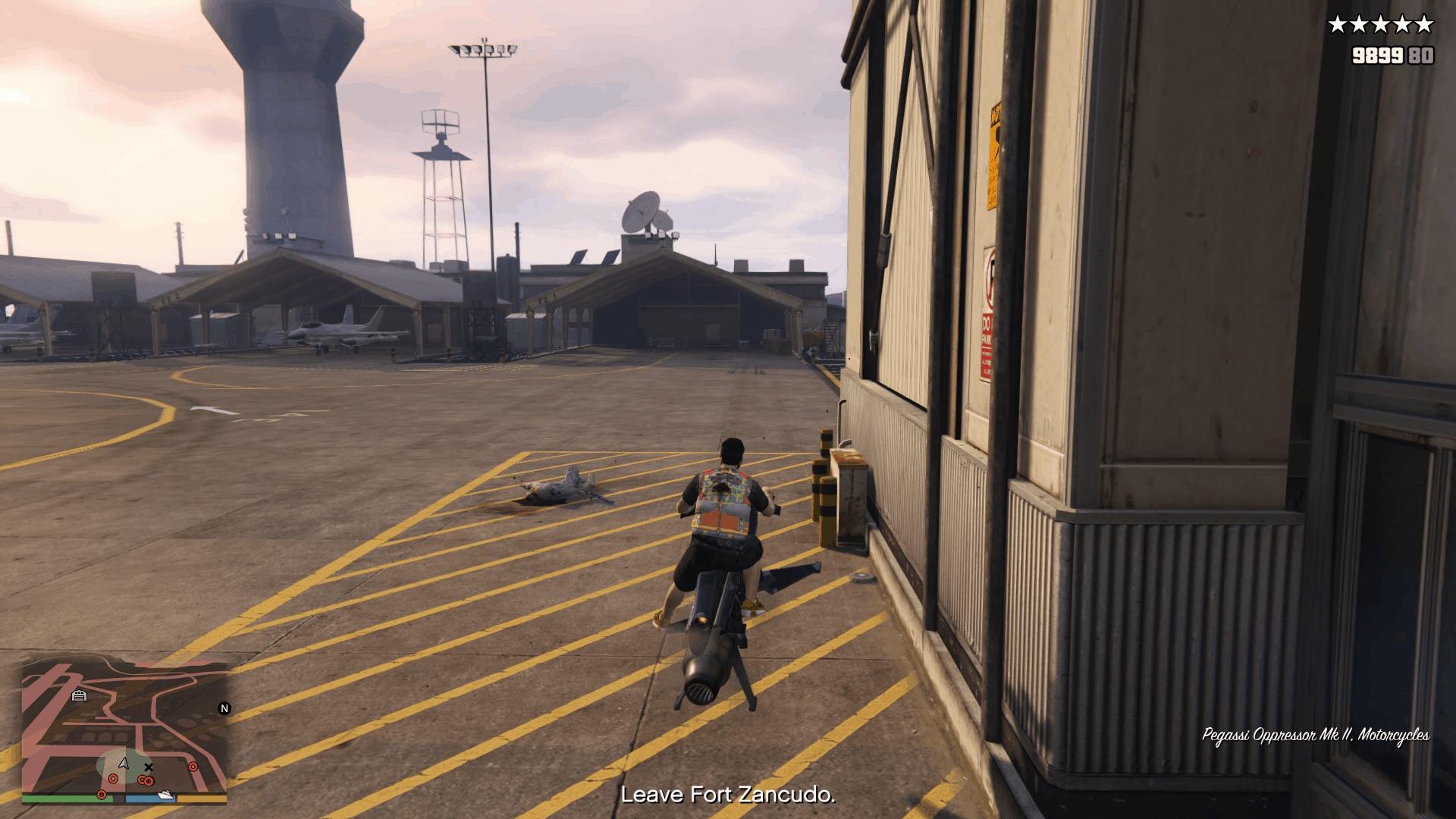Click the red circle blip at the minimap bottom
Image resolution: width=1456 pixels, height=819 pixels.
click(102, 795)
